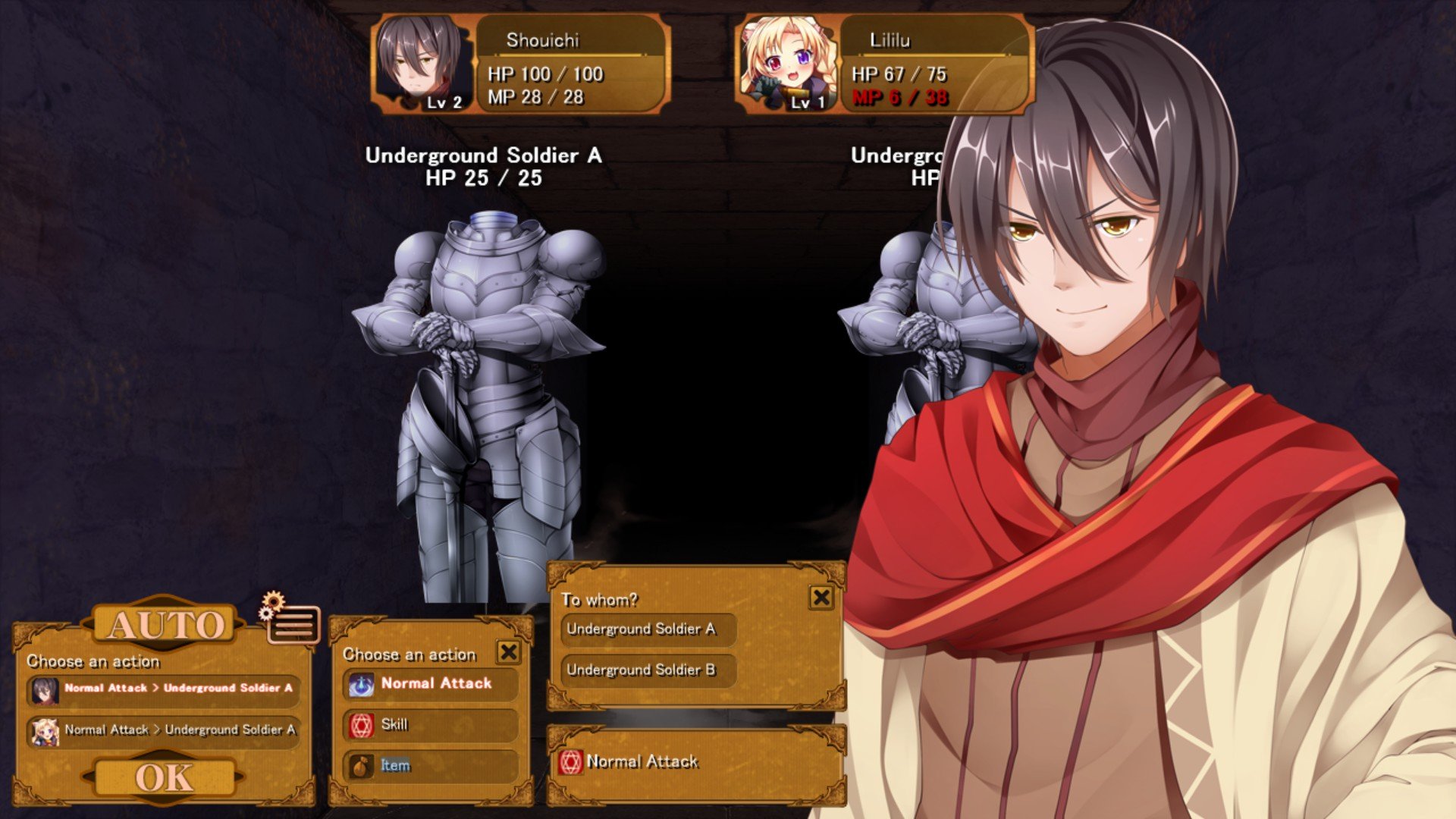Target Underground Soldier B
The height and width of the screenshot is (819, 1456).
[648, 670]
